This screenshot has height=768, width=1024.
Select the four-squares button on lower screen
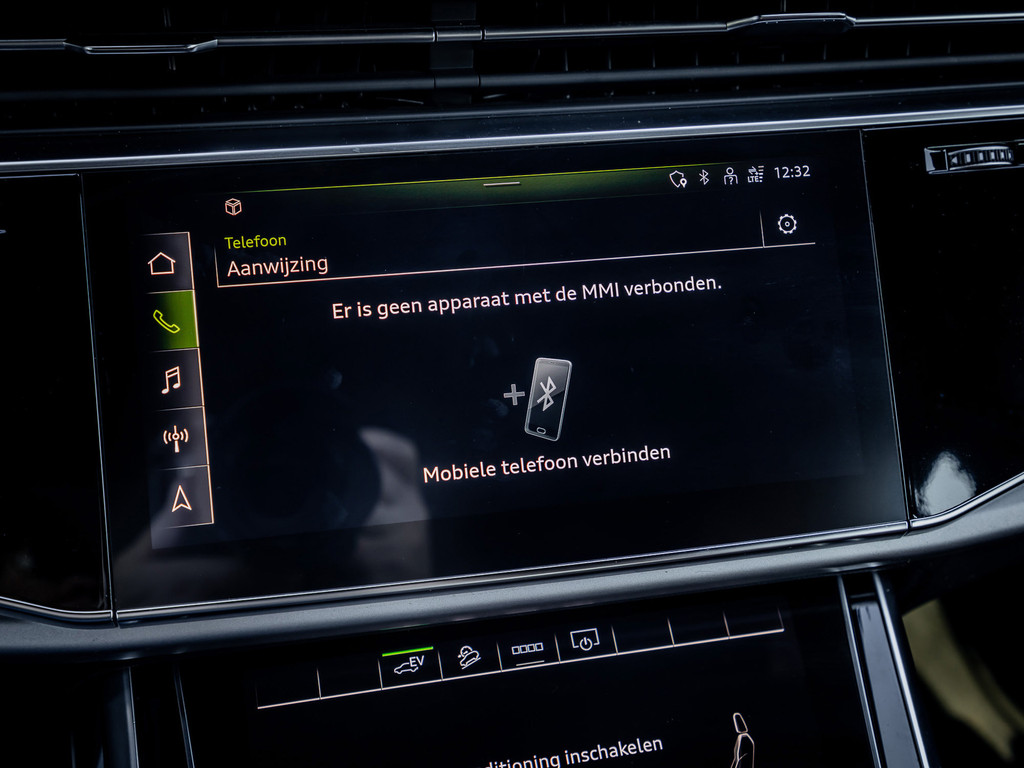tap(527, 649)
